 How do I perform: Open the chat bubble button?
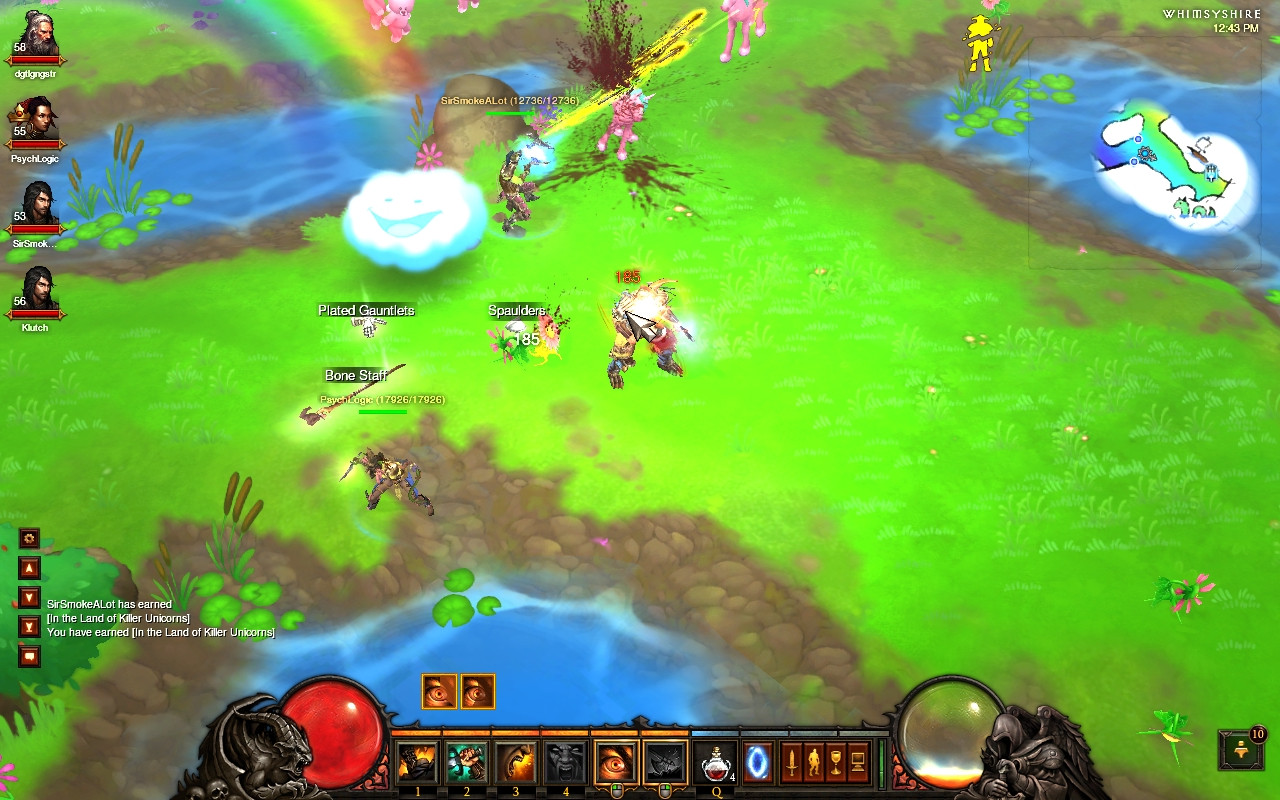point(30,656)
